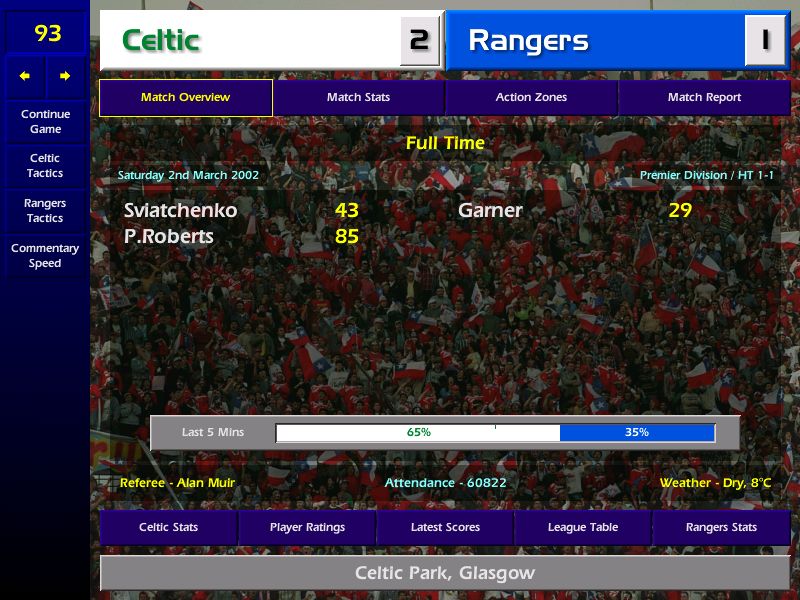Show Celtic Stats

pos(168,527)
